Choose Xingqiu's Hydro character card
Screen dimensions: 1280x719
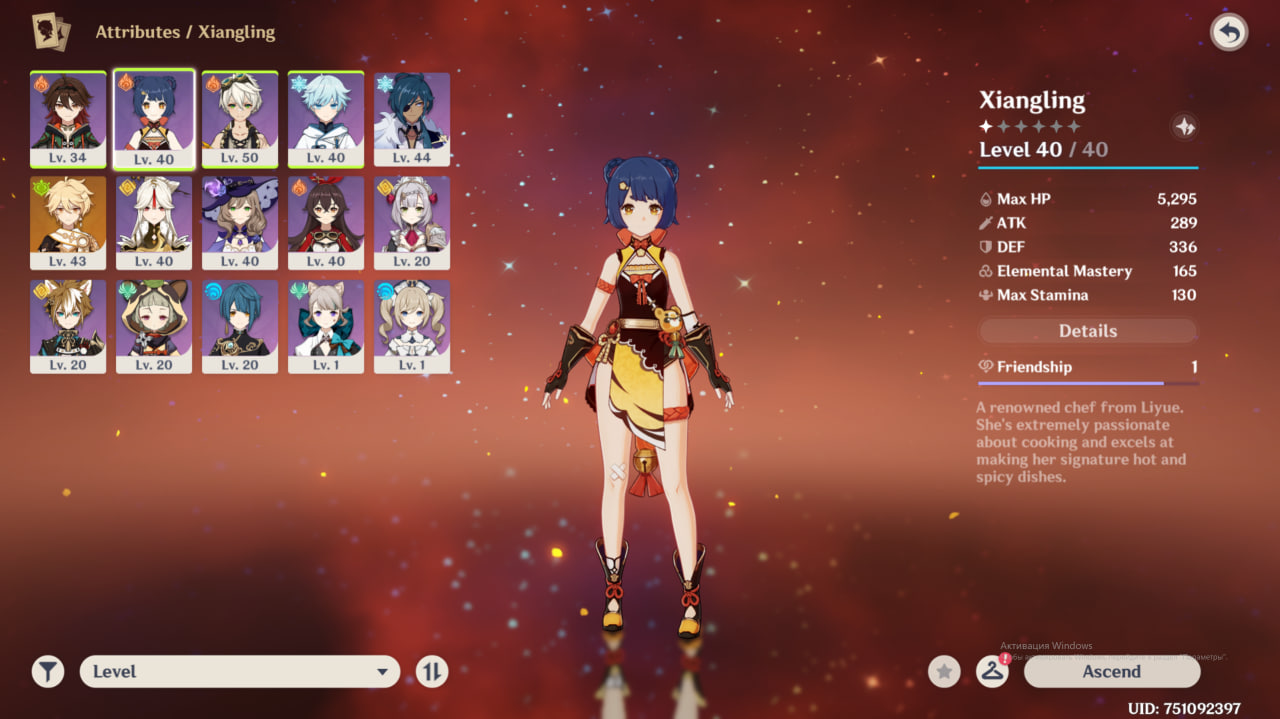pyautogui.click(x=240, y=326)
